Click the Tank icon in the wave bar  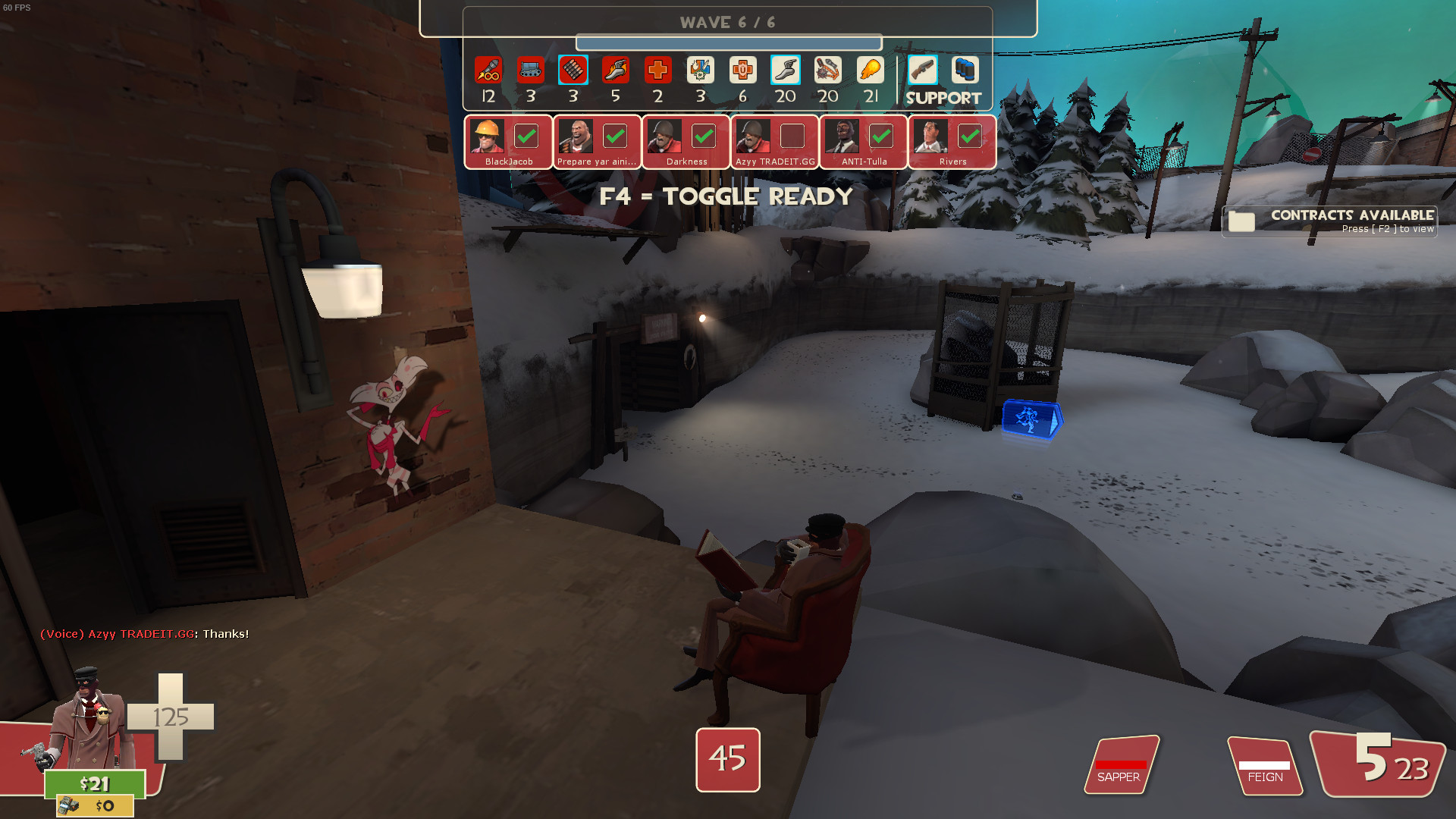click(530, 70)
